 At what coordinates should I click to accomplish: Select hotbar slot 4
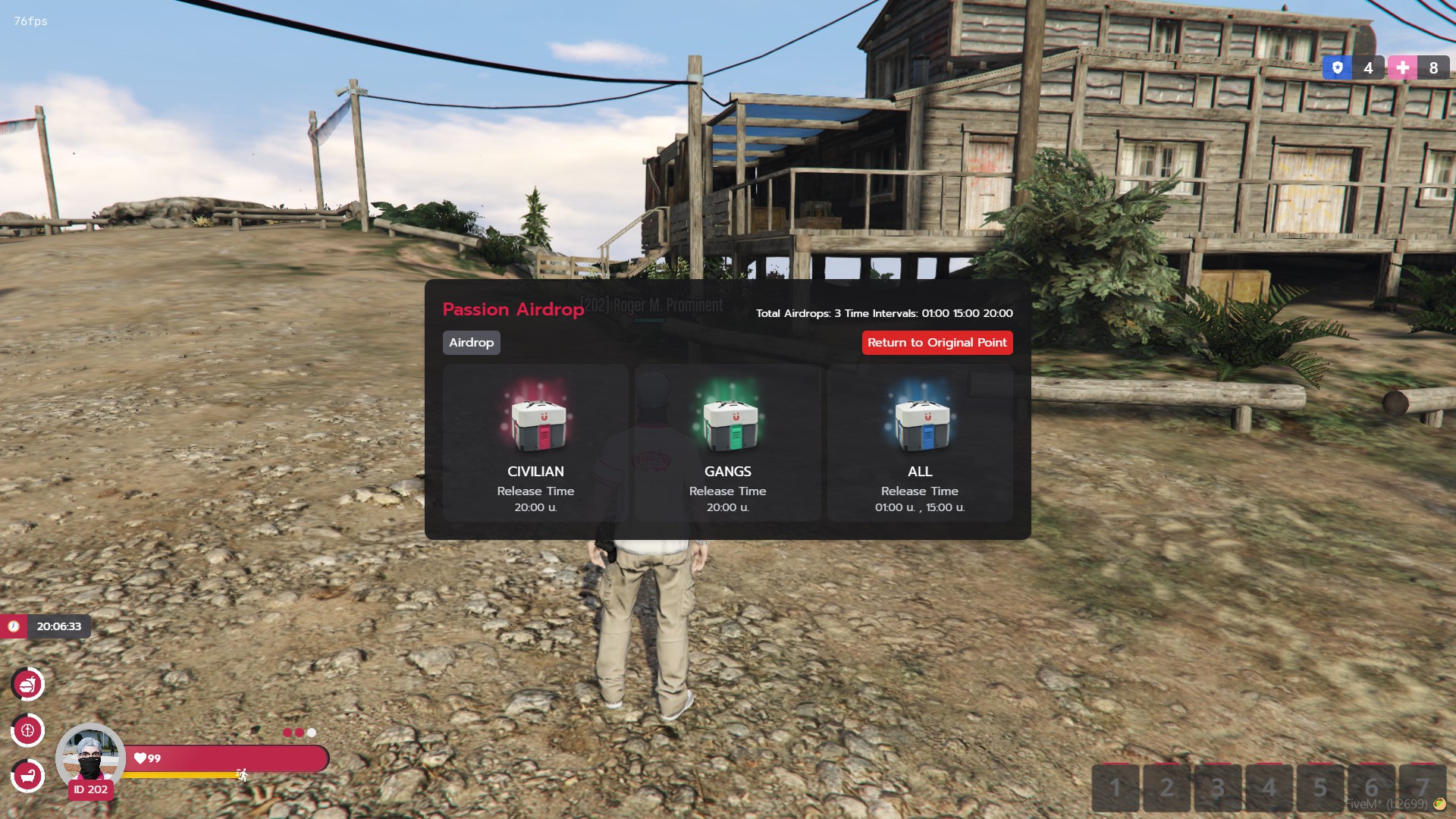(1269, 789)
